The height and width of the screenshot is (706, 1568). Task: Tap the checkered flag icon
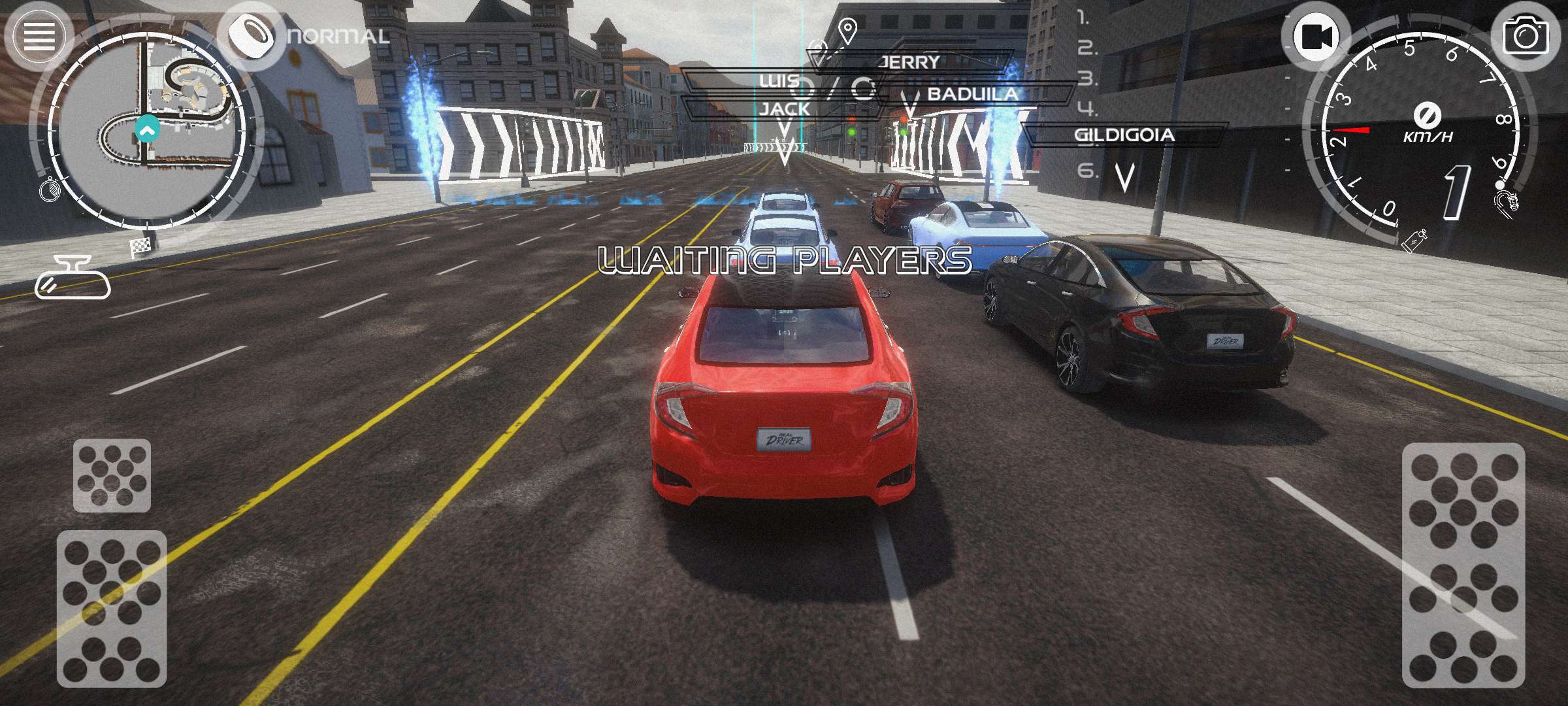(x=140, y=247)
